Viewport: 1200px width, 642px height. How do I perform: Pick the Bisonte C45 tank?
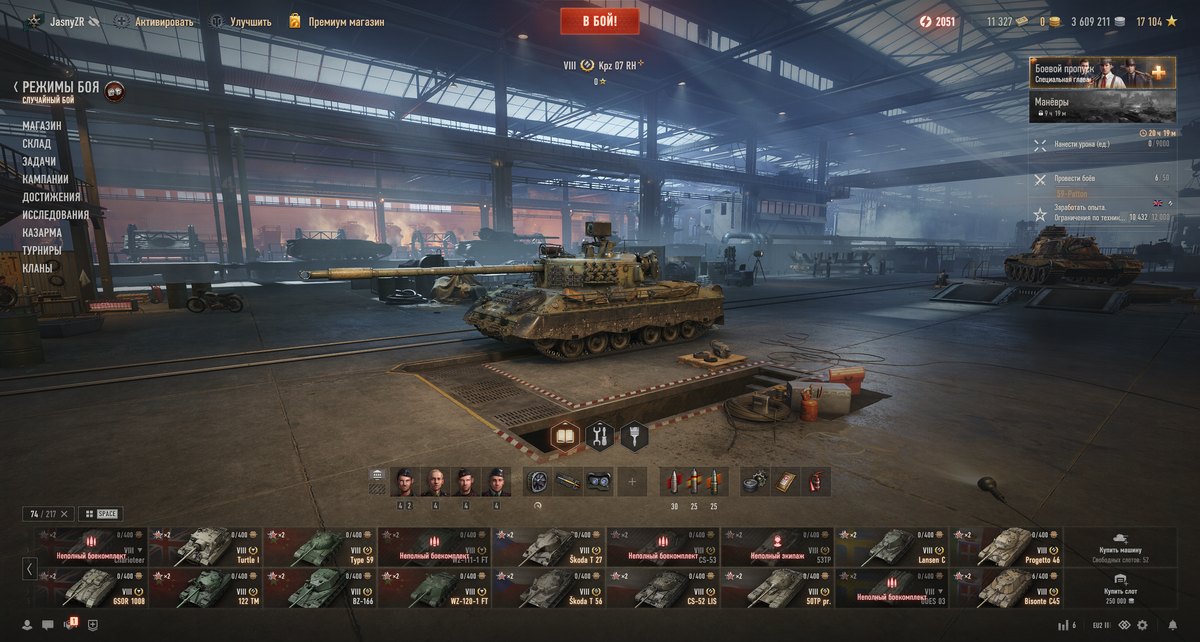[1007, 588]
